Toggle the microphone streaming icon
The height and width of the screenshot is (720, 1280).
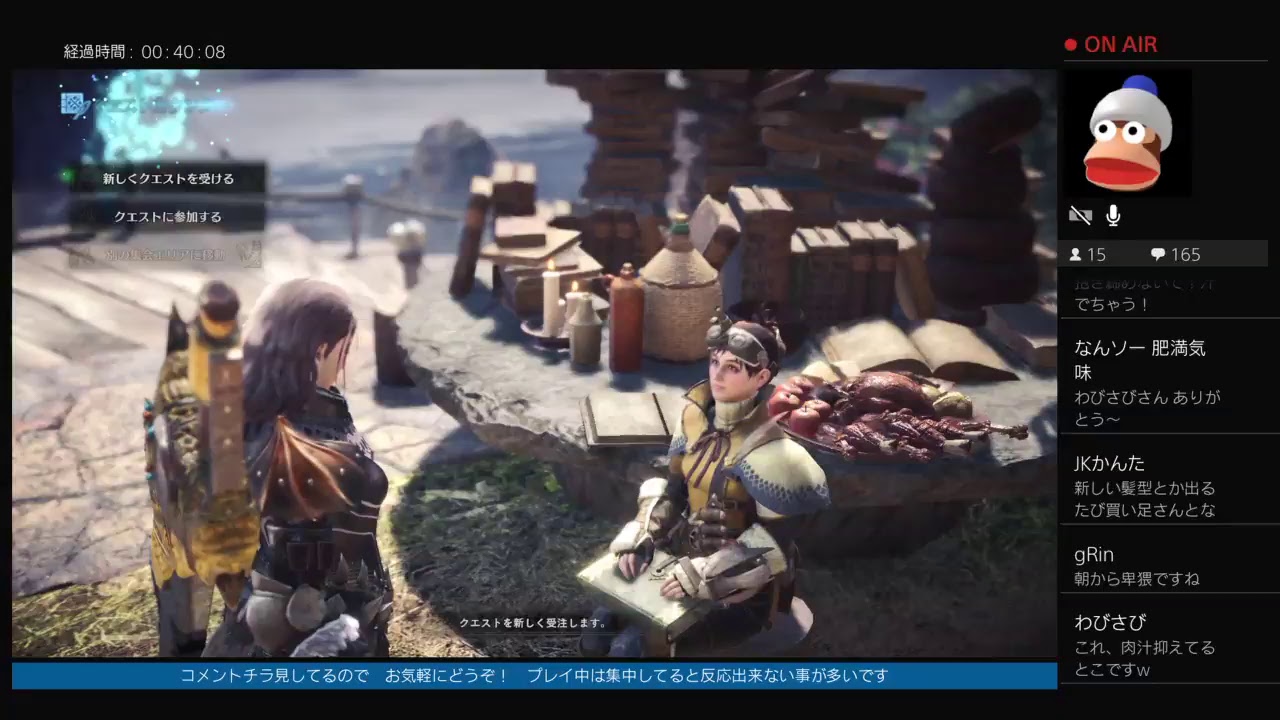tap(1113, 213)
